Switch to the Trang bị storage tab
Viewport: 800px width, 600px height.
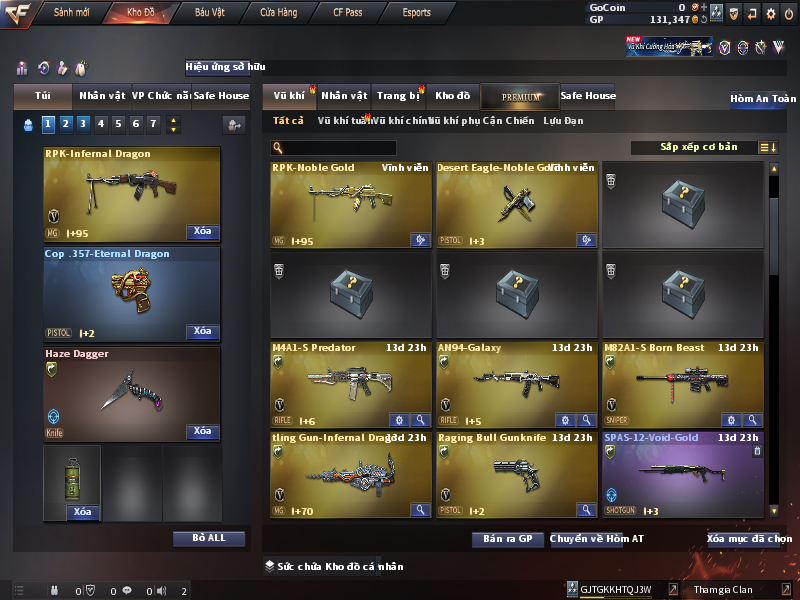point(399,96)
